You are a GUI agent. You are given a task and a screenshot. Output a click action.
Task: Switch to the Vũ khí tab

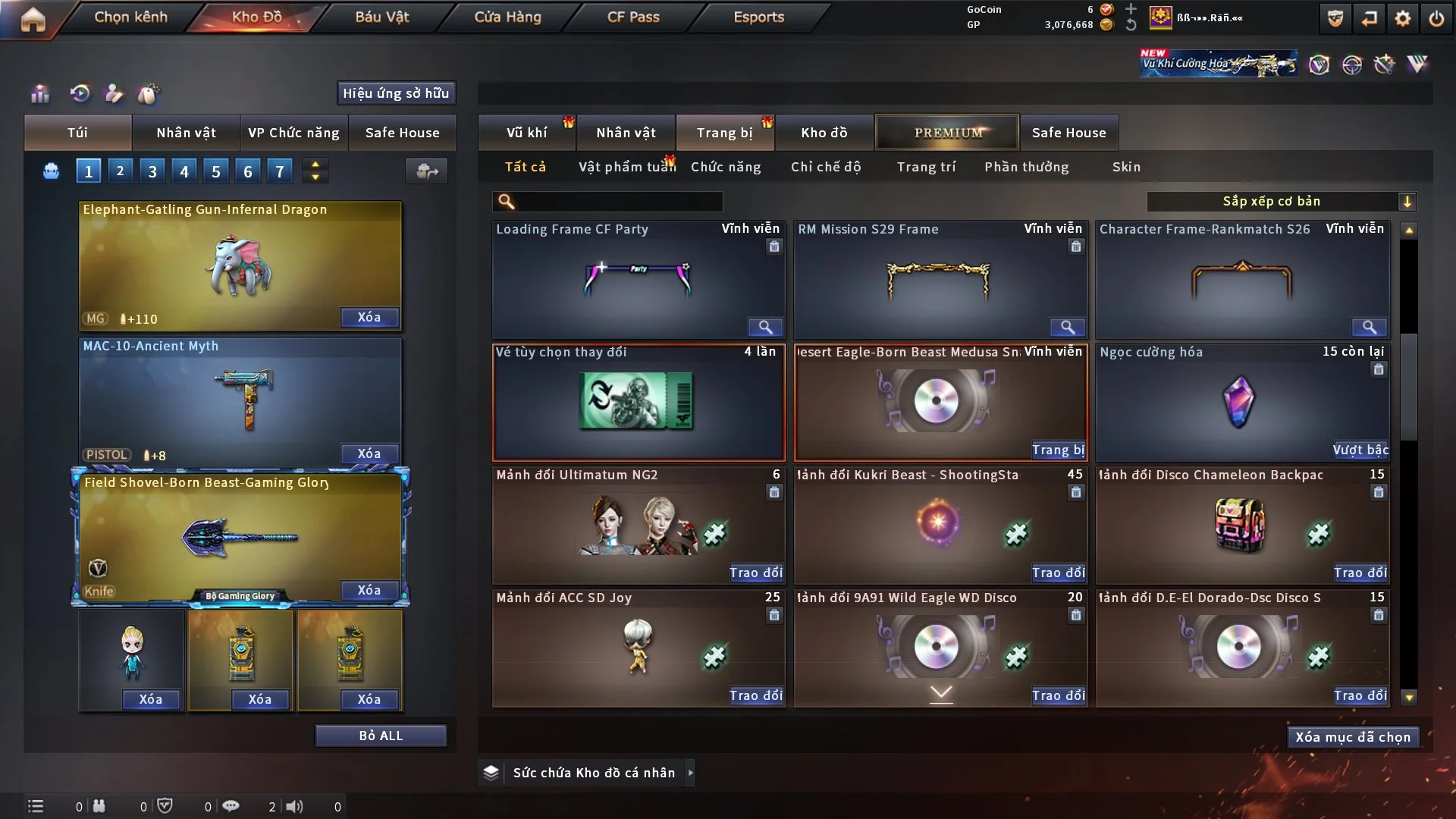(527, 133)
